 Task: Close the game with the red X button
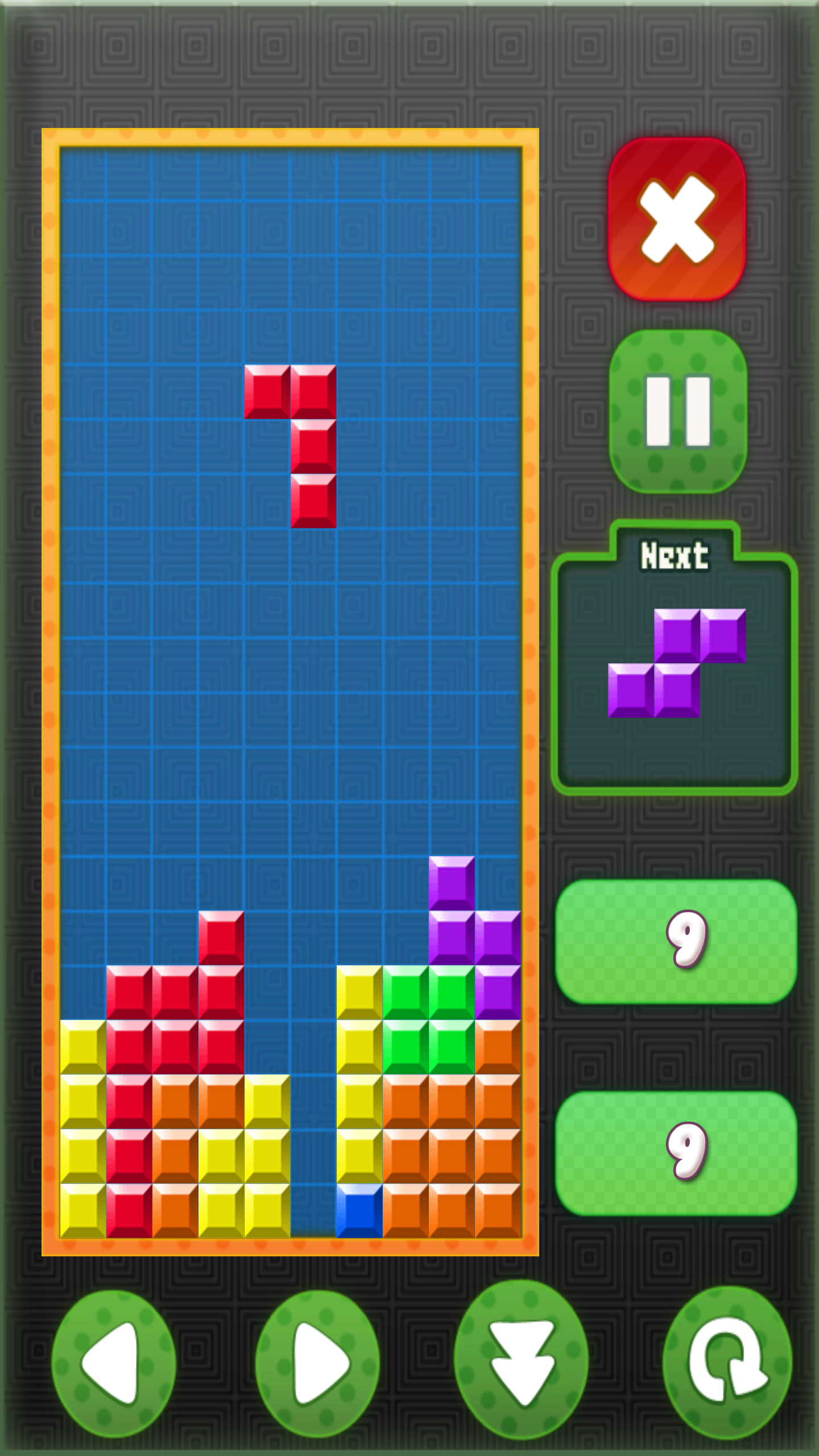(677, 219)
